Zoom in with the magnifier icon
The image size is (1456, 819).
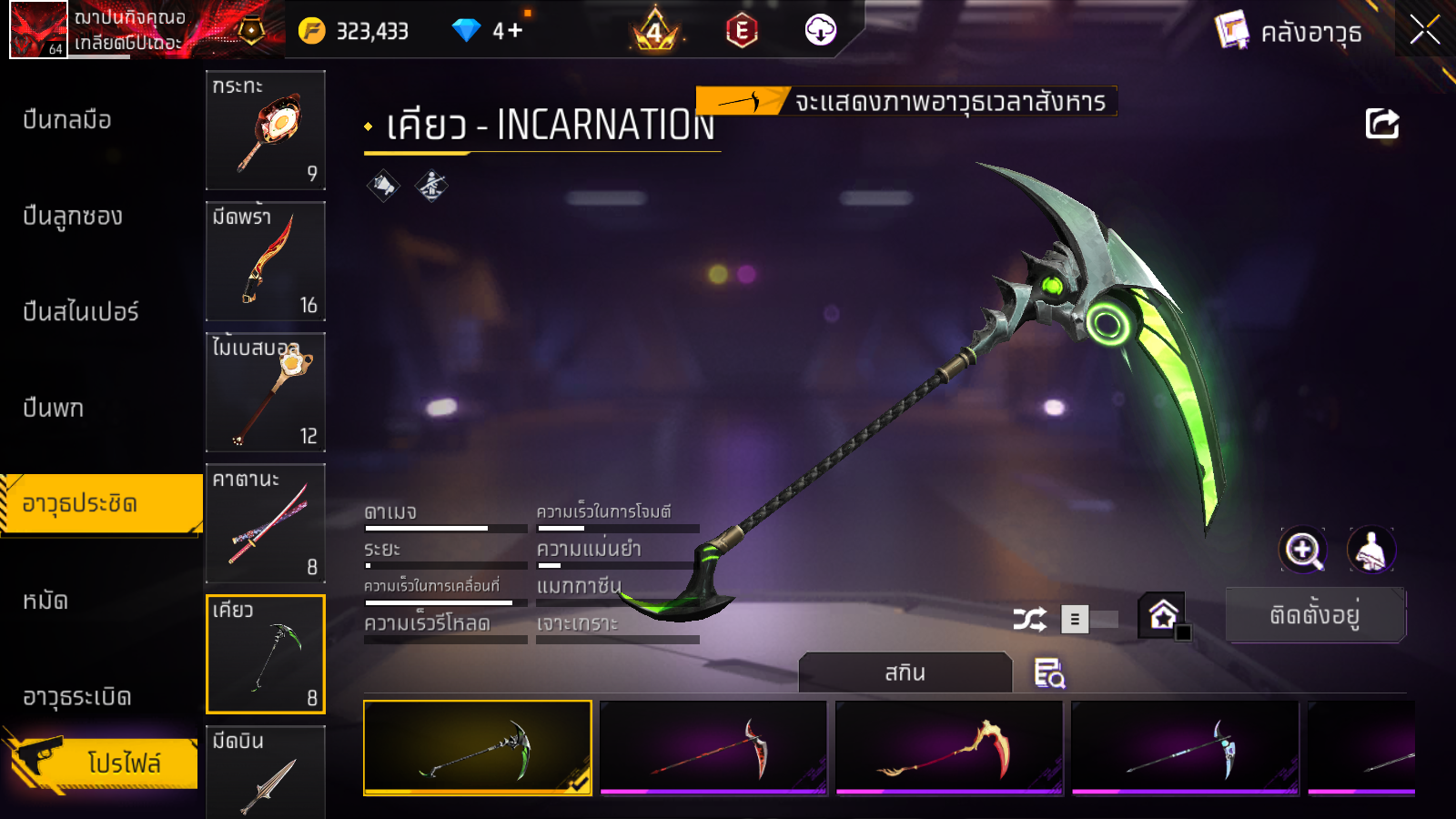click(1303, 550)
